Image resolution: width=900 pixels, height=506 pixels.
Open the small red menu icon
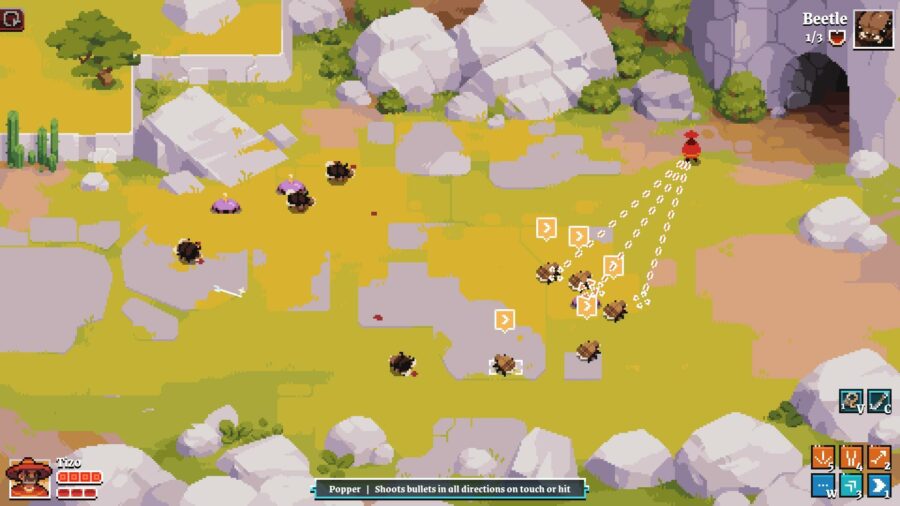[x=13, y=20]
